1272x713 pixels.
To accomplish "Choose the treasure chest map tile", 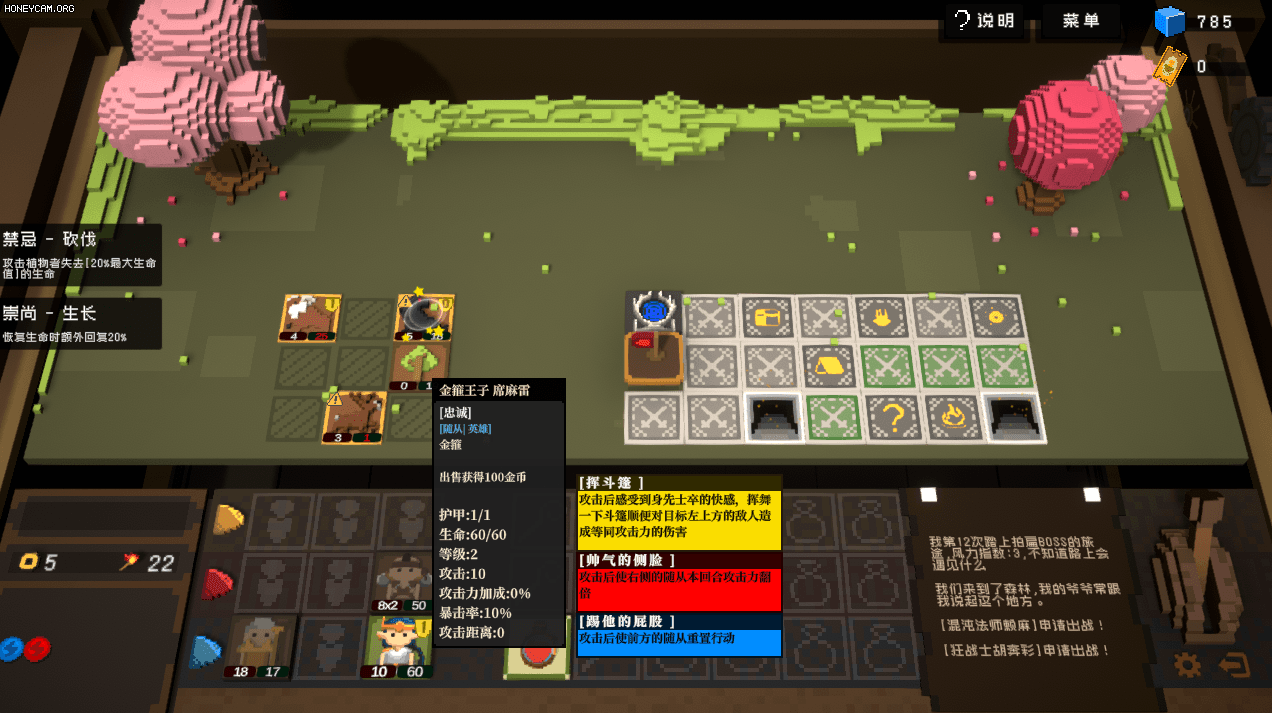I will click(767, 317).
